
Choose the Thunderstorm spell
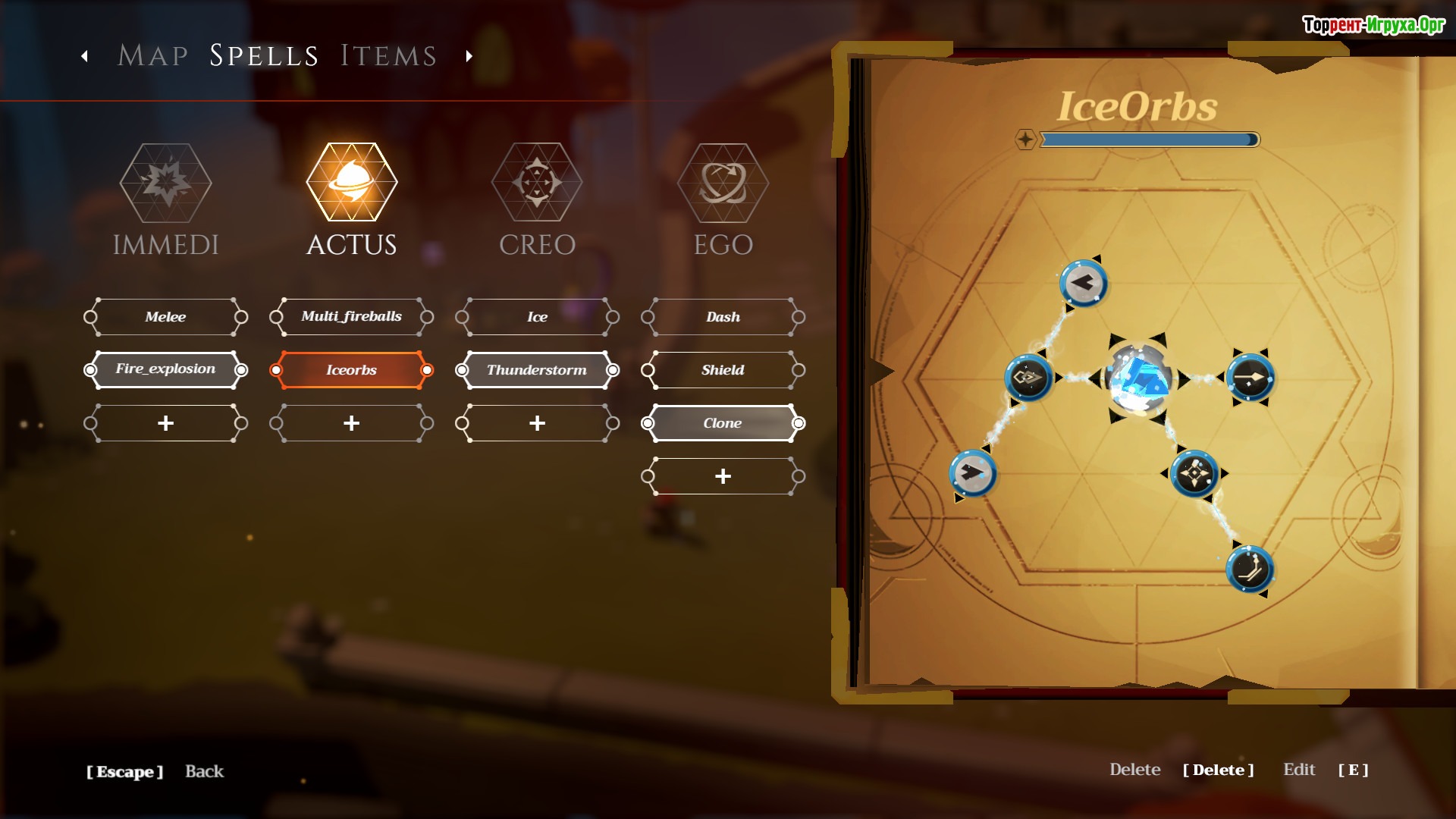537,370
